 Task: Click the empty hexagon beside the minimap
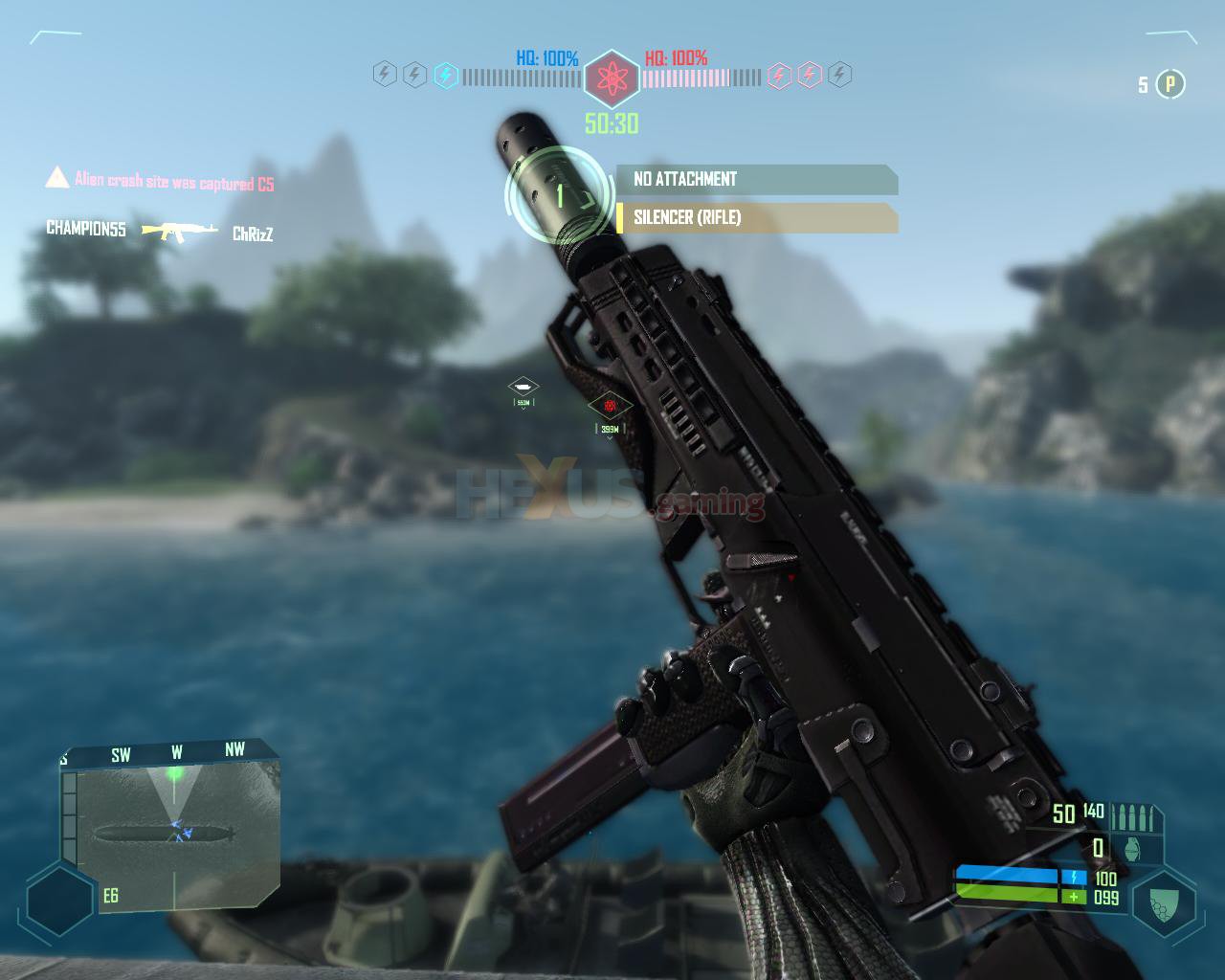[x=60, y=901]
